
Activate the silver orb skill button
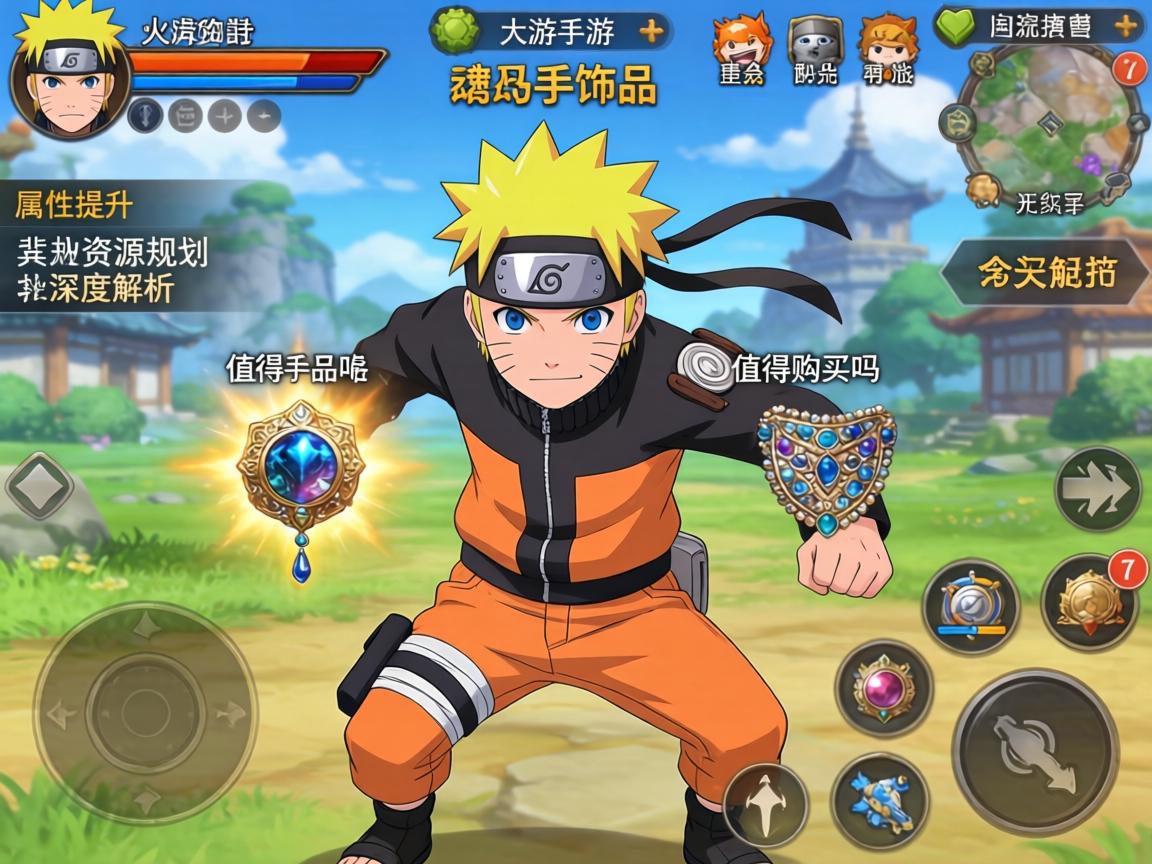(x=970, y=606)
